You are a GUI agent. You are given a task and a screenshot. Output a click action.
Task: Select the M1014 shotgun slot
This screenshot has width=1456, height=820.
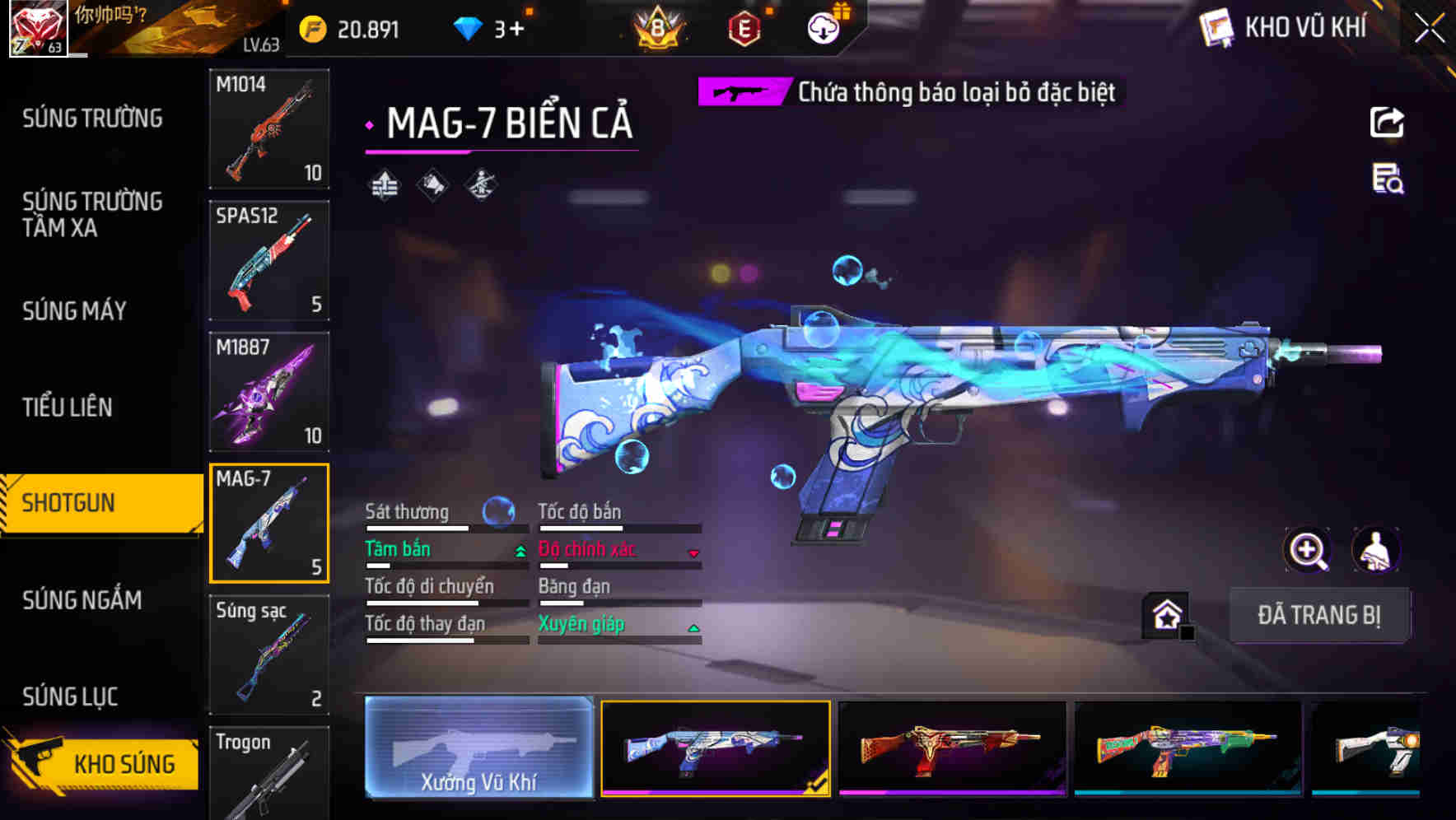(269, 129)
